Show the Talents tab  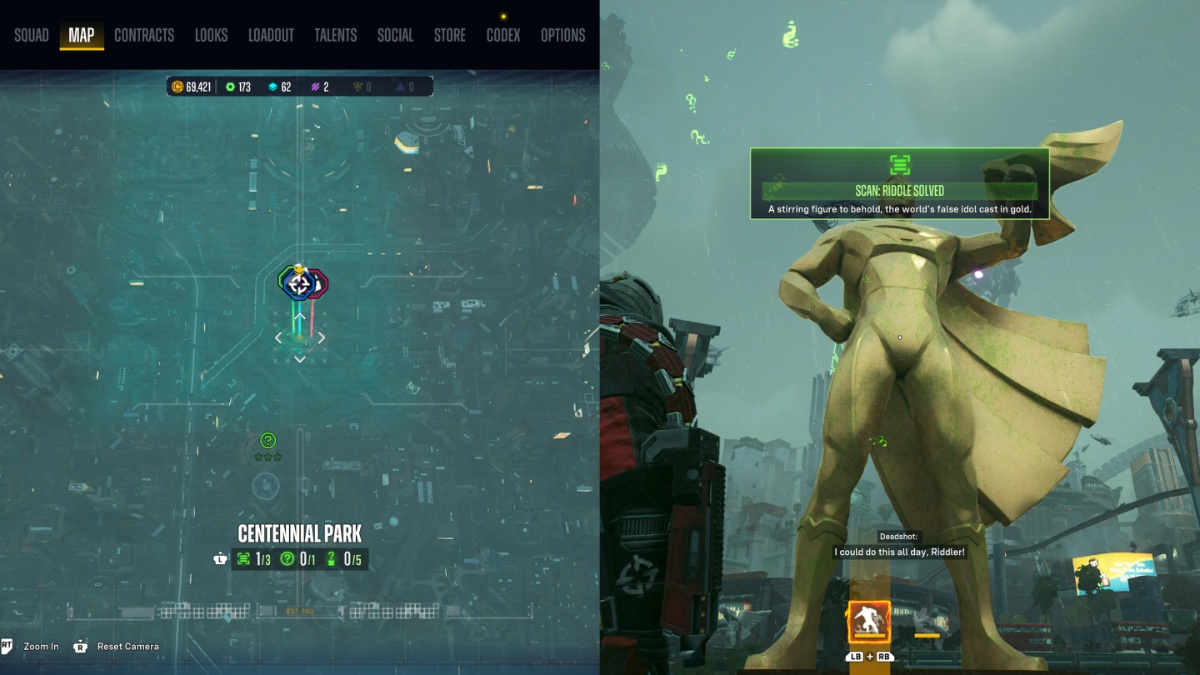[335, 35]
